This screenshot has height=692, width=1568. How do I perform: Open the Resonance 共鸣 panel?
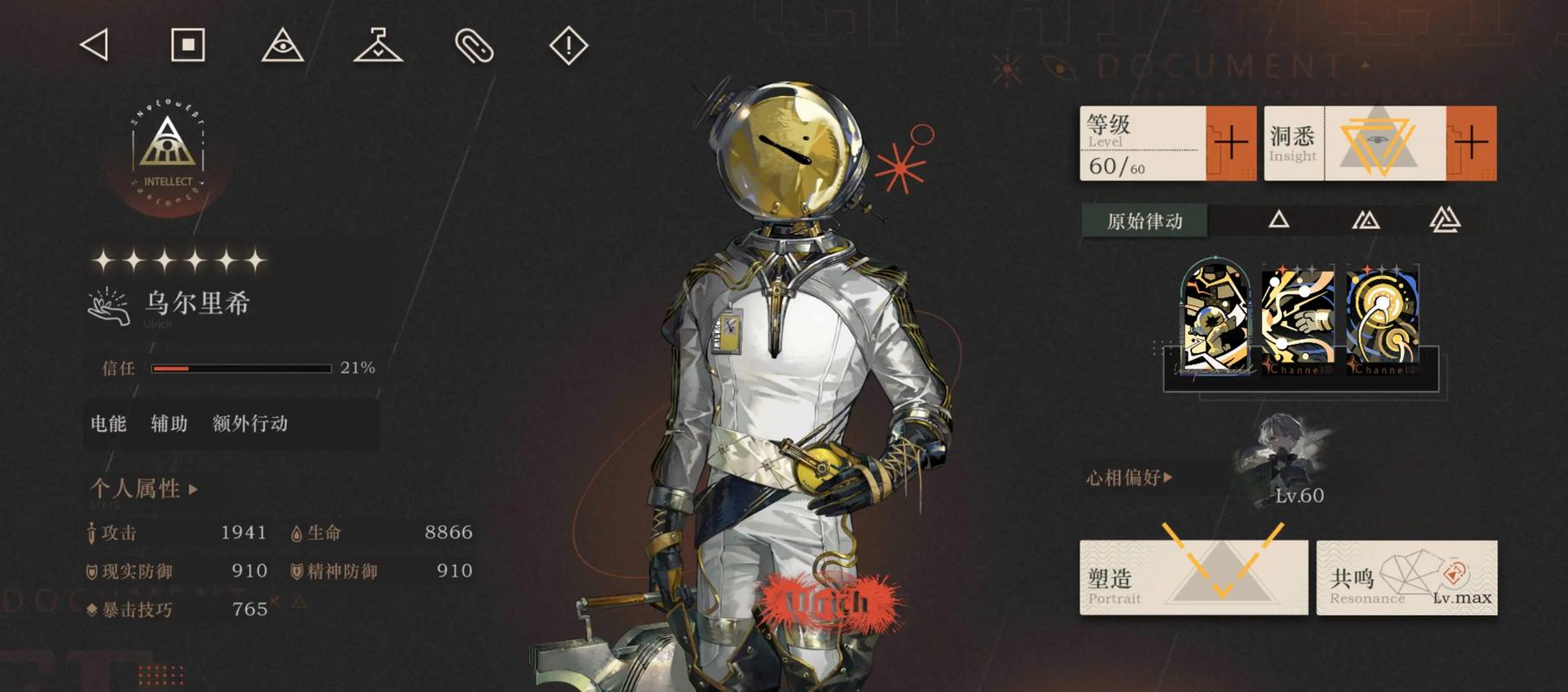click(1406, 578)
